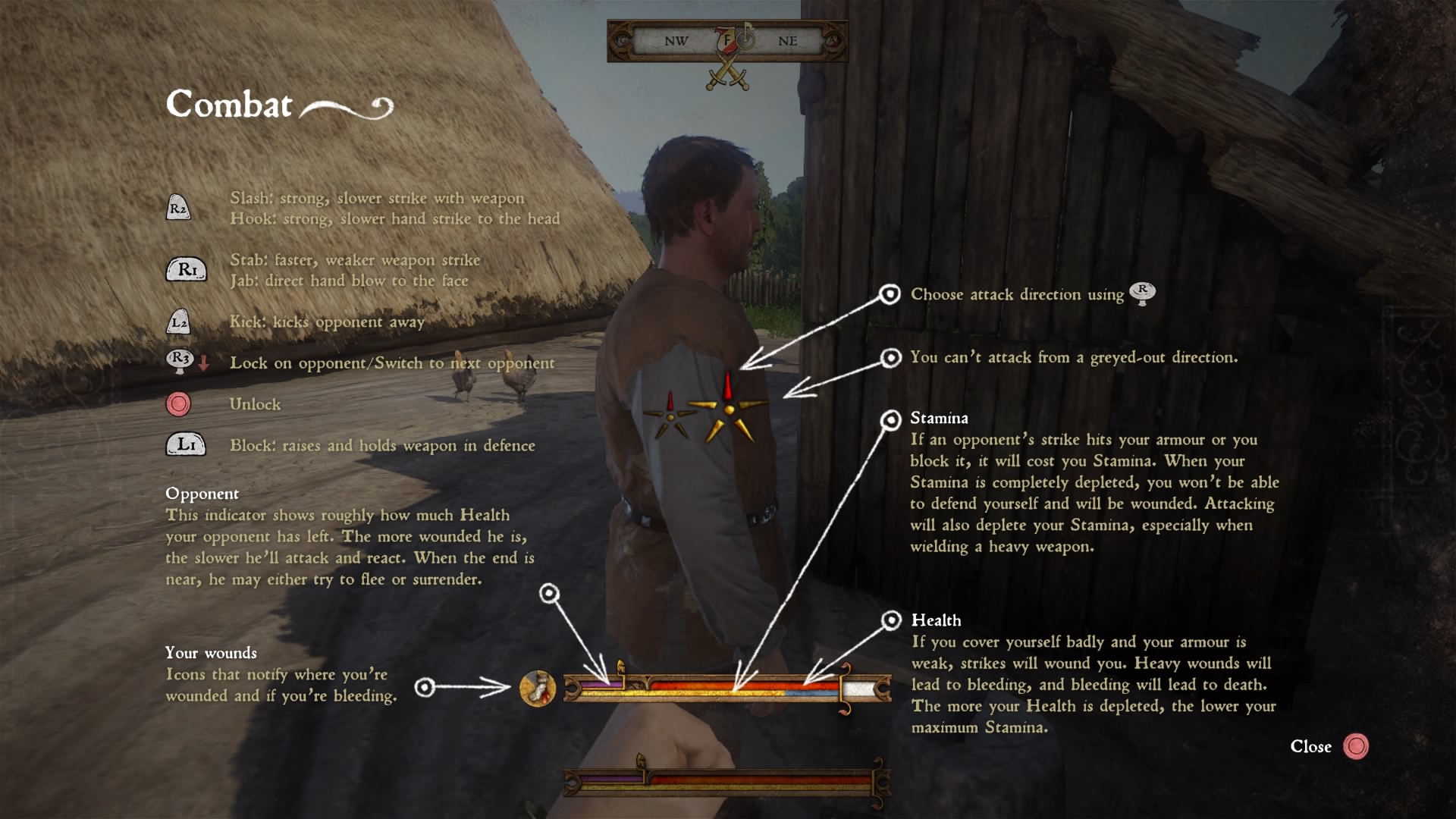
Task: Click the upper red attack direction arrow
Action: (x=727, y=384)
